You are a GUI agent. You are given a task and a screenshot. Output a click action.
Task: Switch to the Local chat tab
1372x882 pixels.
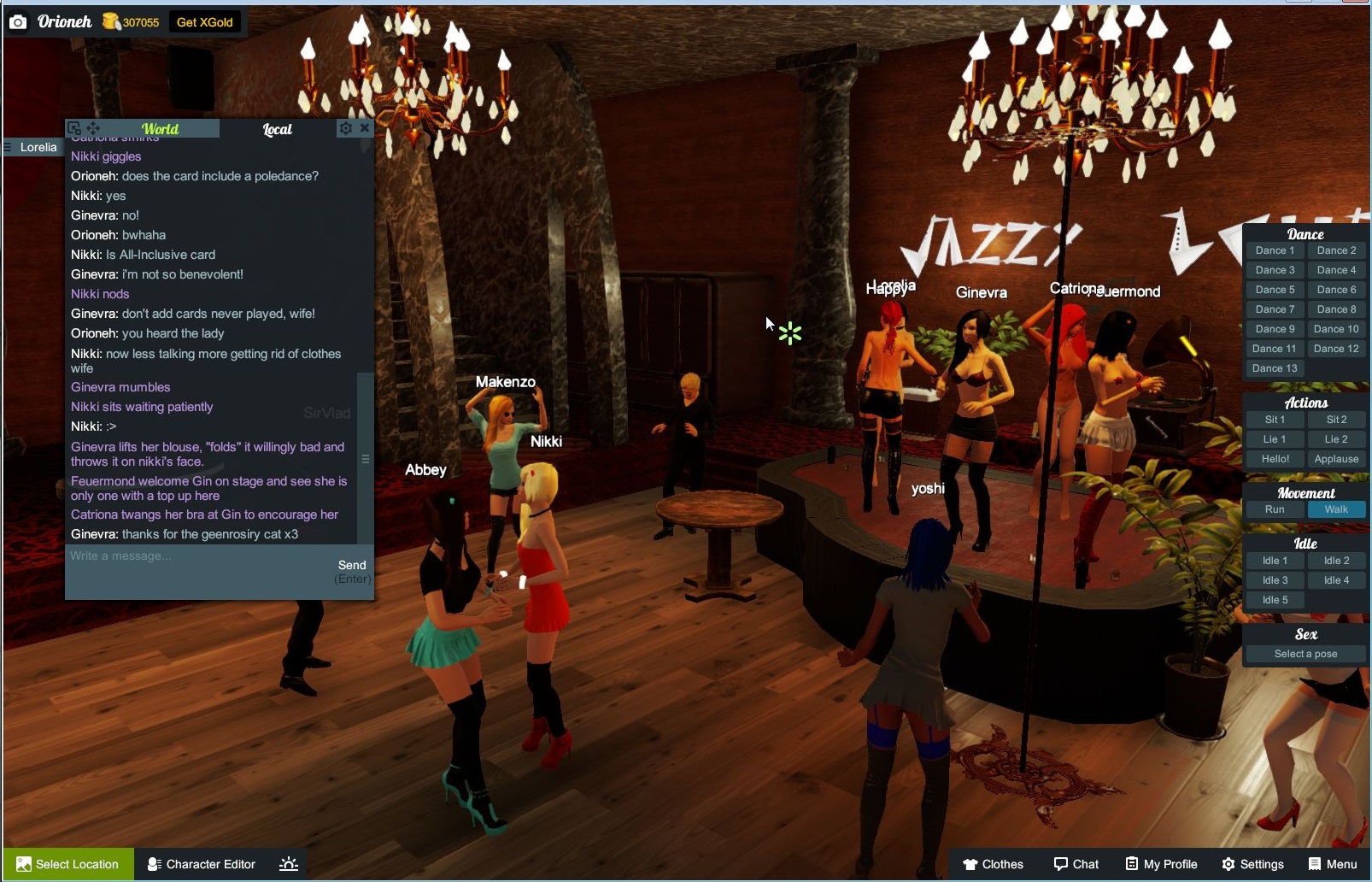coord(277,128)
